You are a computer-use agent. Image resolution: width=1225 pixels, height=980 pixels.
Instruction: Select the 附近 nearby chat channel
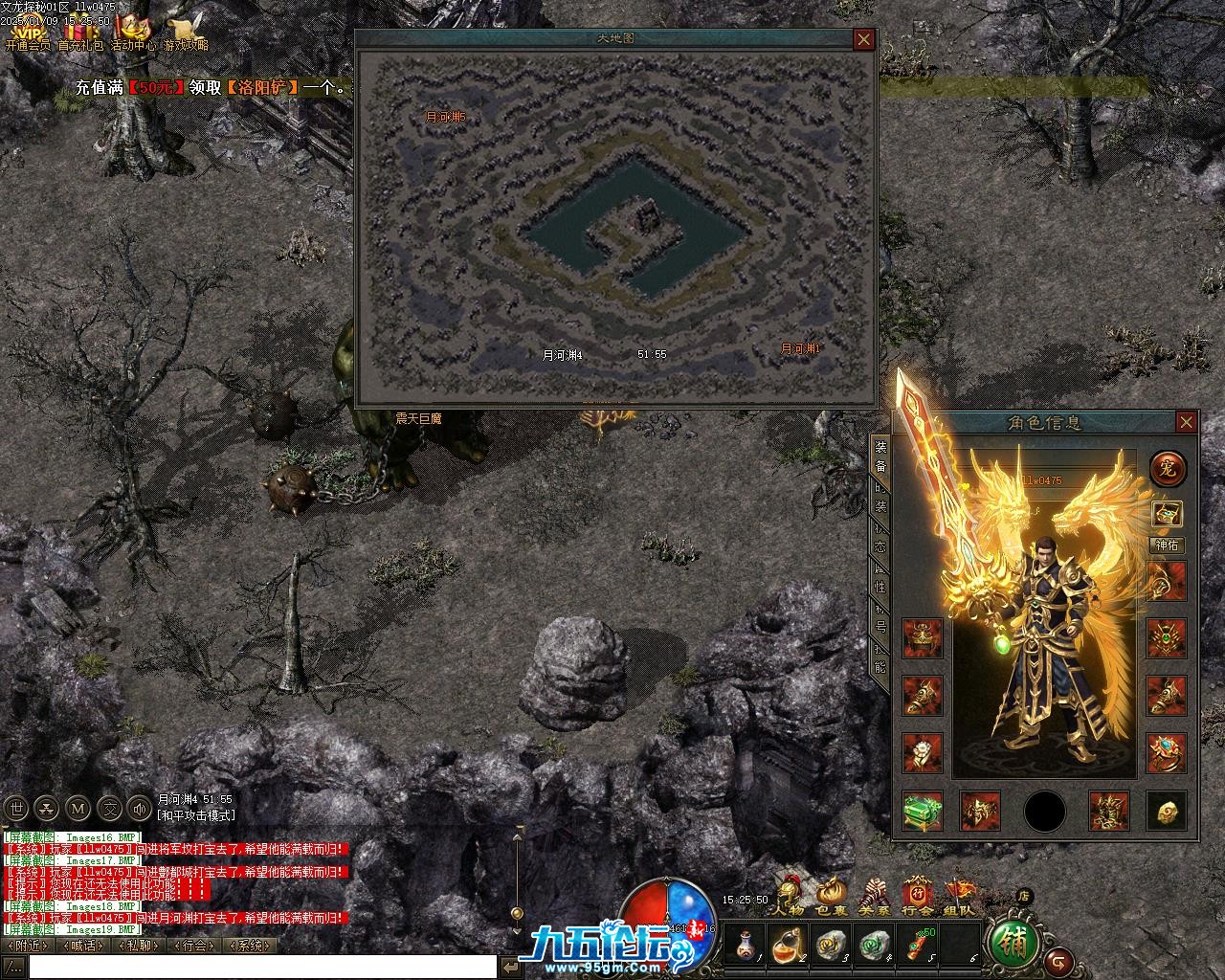tap(27, 946)
